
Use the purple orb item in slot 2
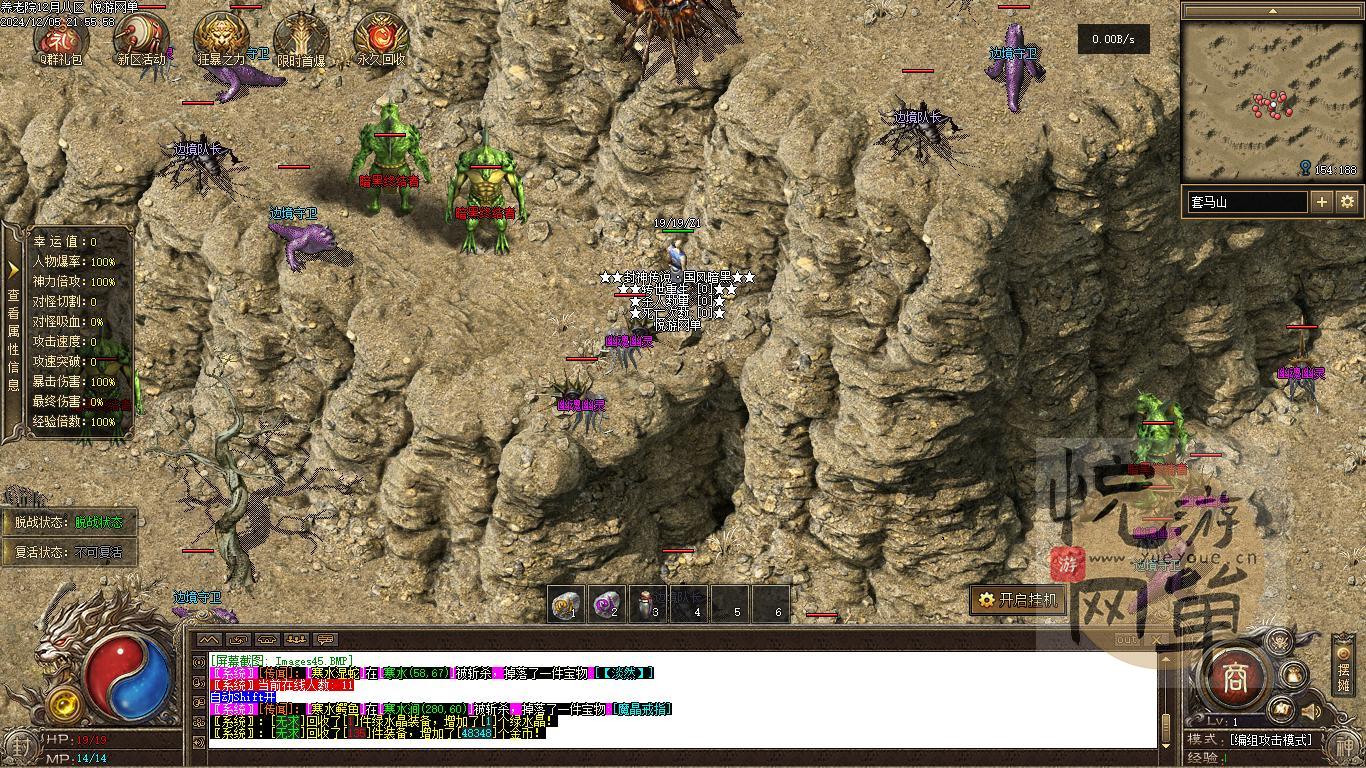point(607,604)
